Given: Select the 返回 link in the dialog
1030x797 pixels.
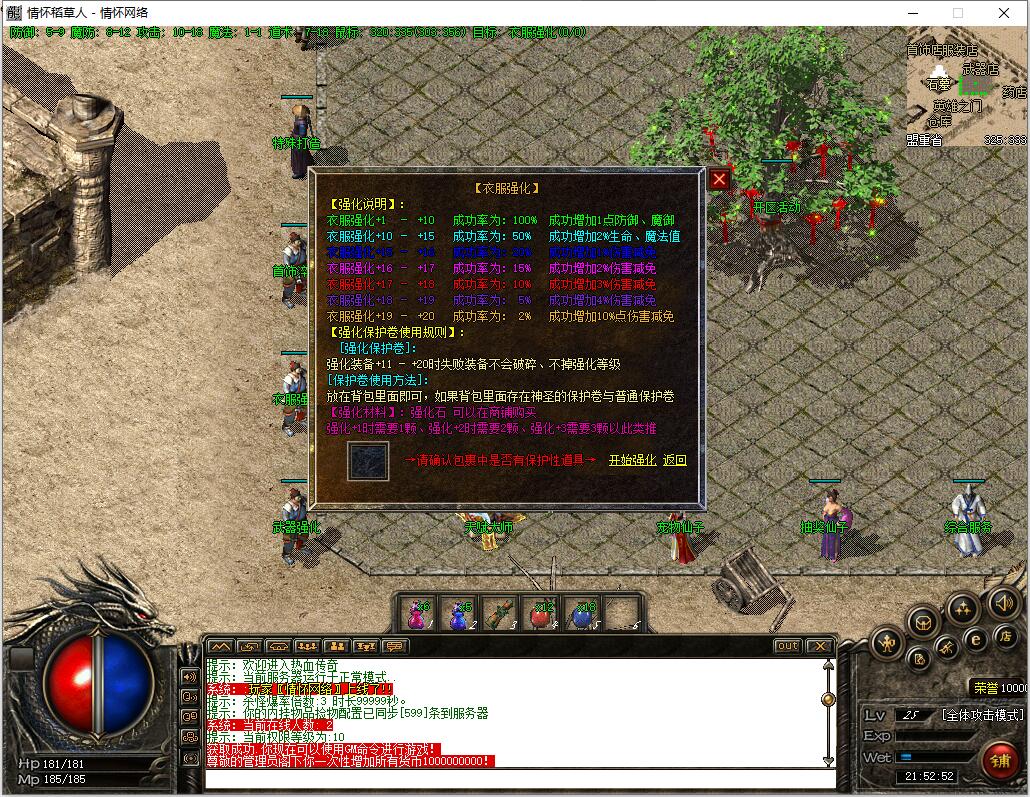Looking at the screenshot, I should coord(675,460).
